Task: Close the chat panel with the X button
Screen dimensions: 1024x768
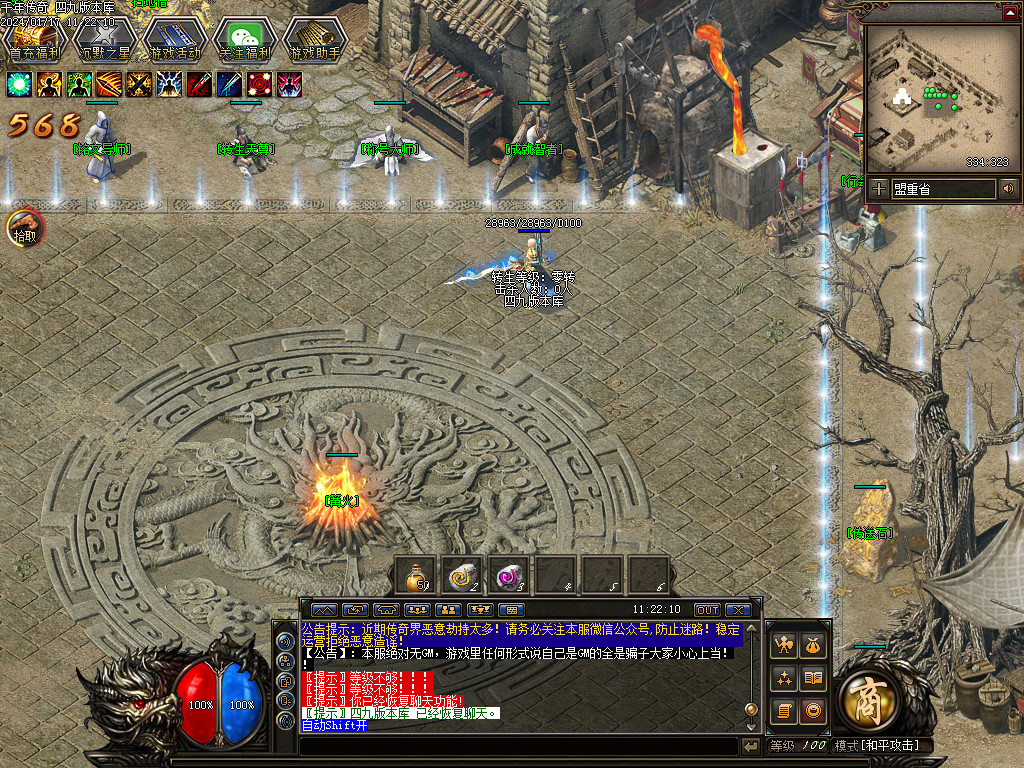Action: click(738, 609)
